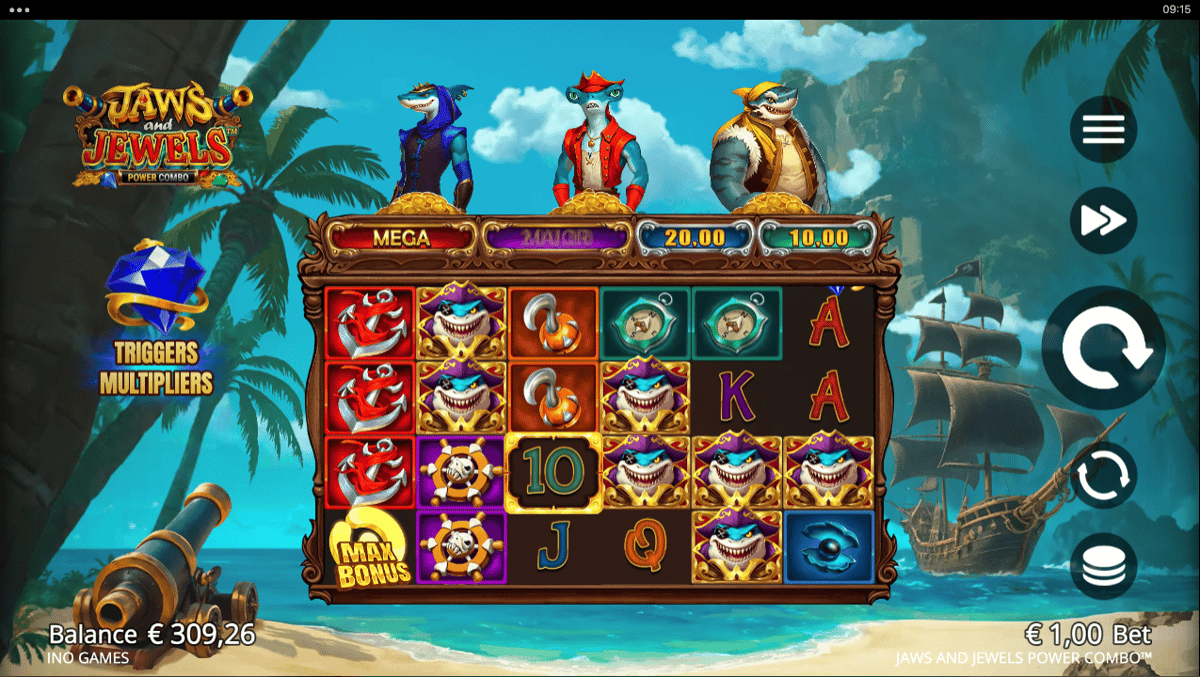The height and width of the screenshot is (677, 1200).
Task: Open the autoplay circular arrows button
Action: pyautogui.click(x=1103, y=475)
